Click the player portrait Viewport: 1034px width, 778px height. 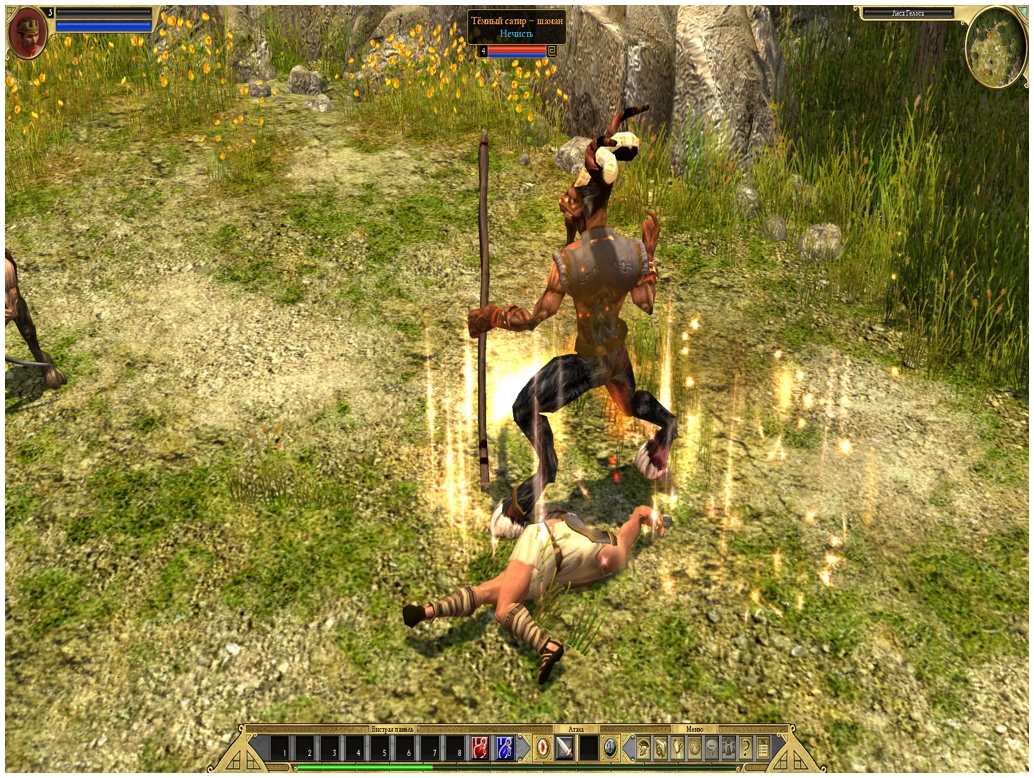click(x=27, y=36)
